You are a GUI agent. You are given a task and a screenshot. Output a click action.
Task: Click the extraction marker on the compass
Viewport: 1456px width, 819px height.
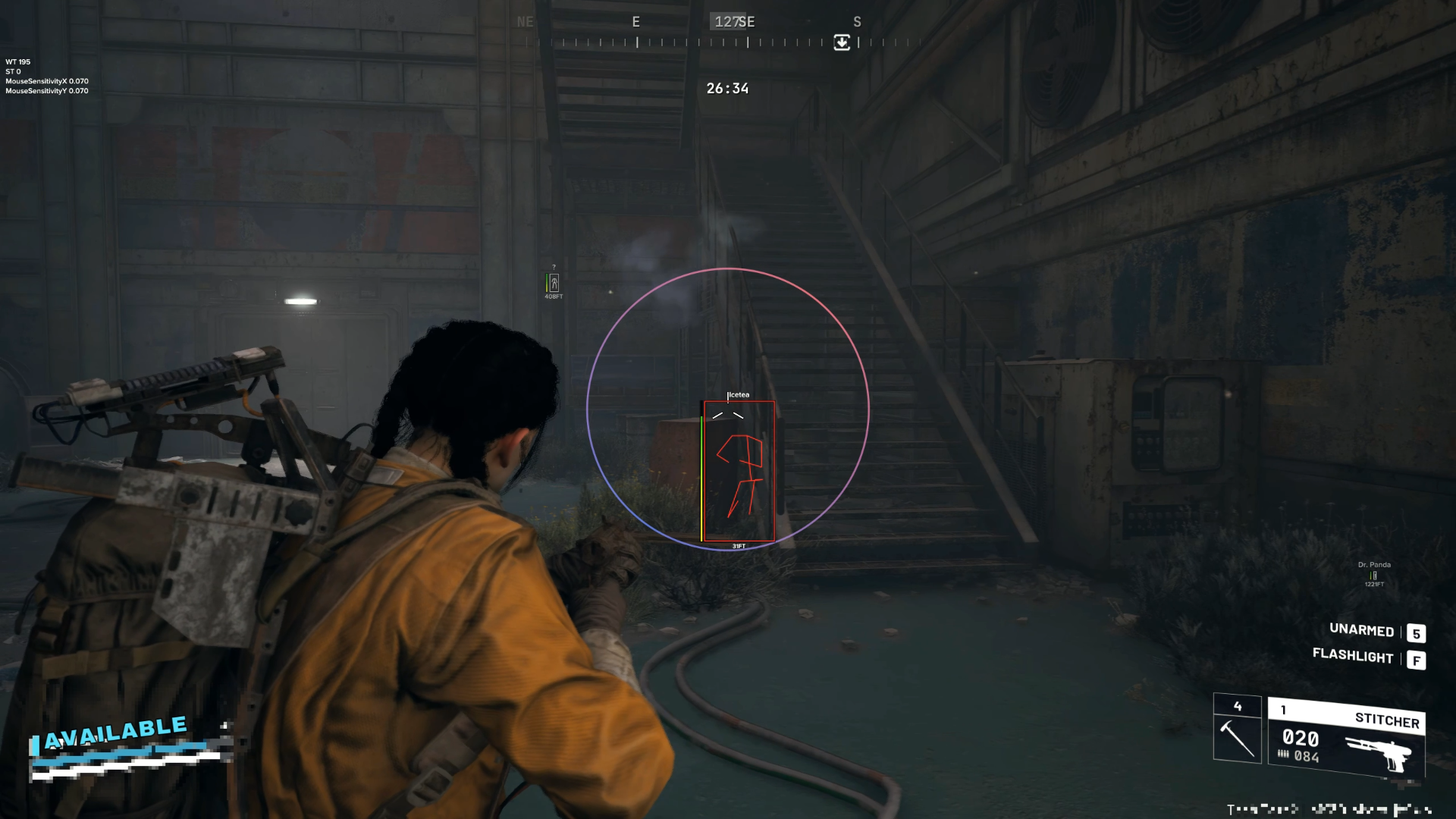(x=842, y=42)
